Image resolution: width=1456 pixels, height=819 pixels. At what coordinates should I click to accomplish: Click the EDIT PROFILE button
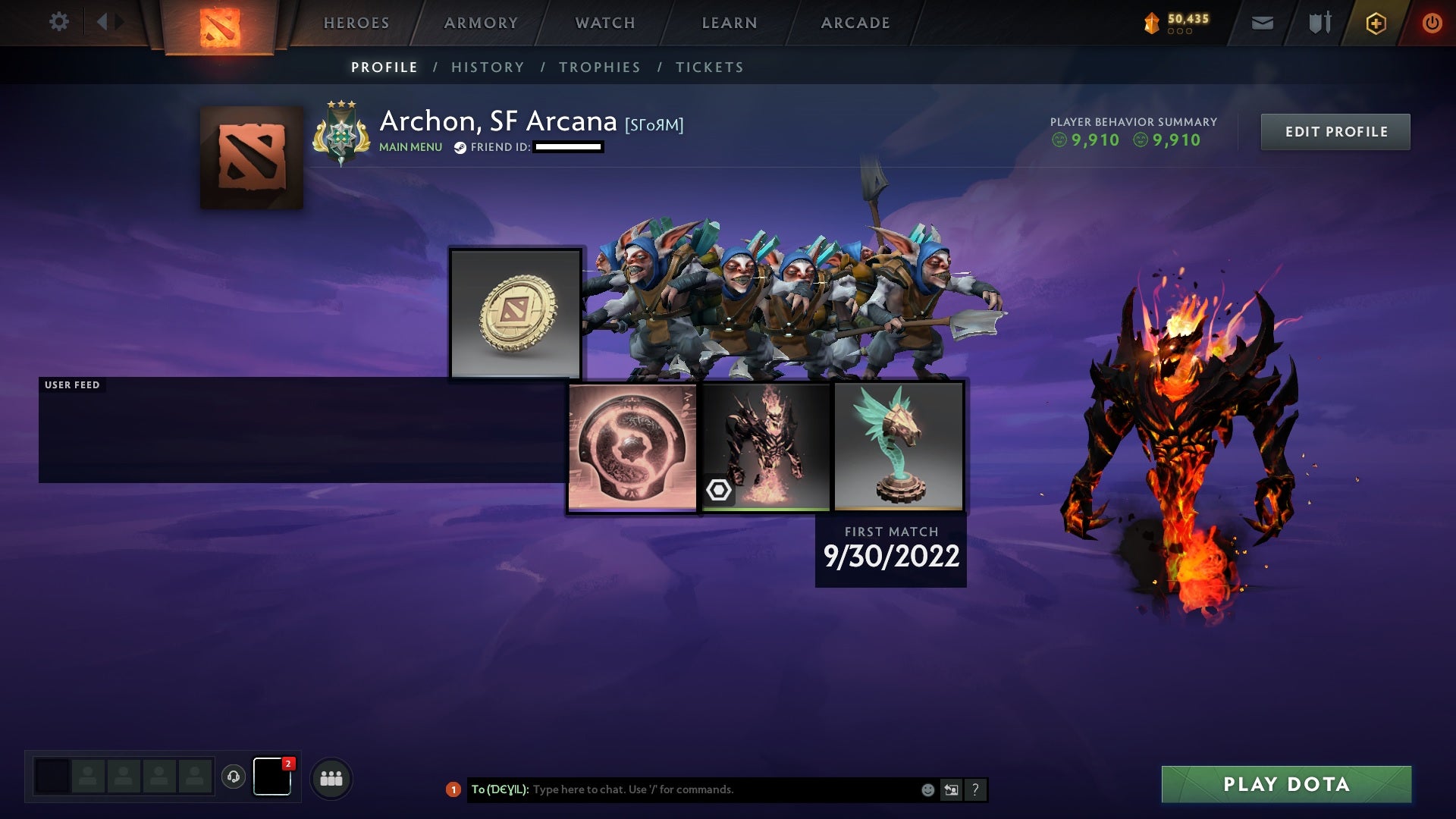tap(1335, 131)
